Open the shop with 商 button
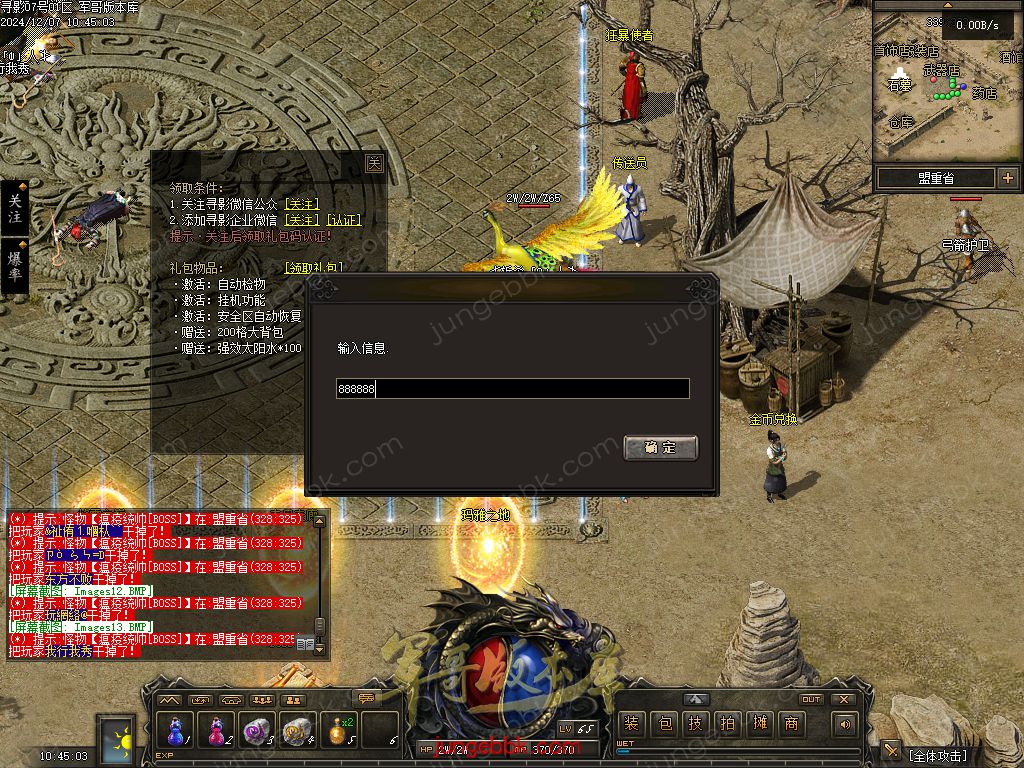The height and width of the screenshot is (768, 1024). point(791,724)
